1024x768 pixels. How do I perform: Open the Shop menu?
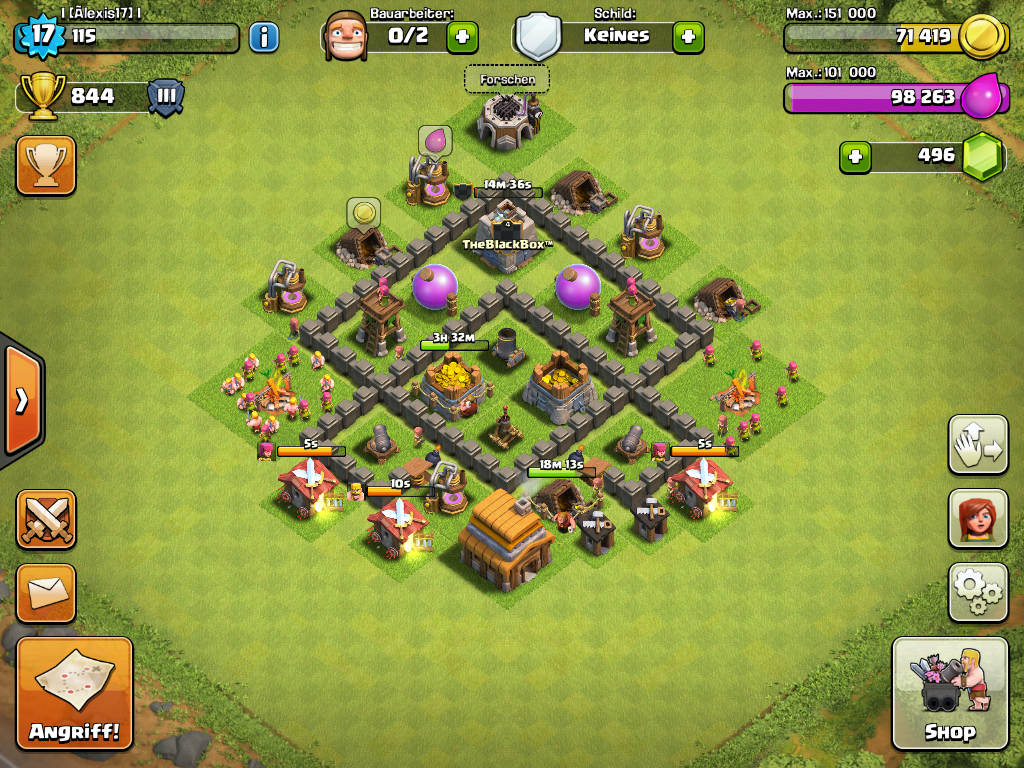click(x=949, y=693)
